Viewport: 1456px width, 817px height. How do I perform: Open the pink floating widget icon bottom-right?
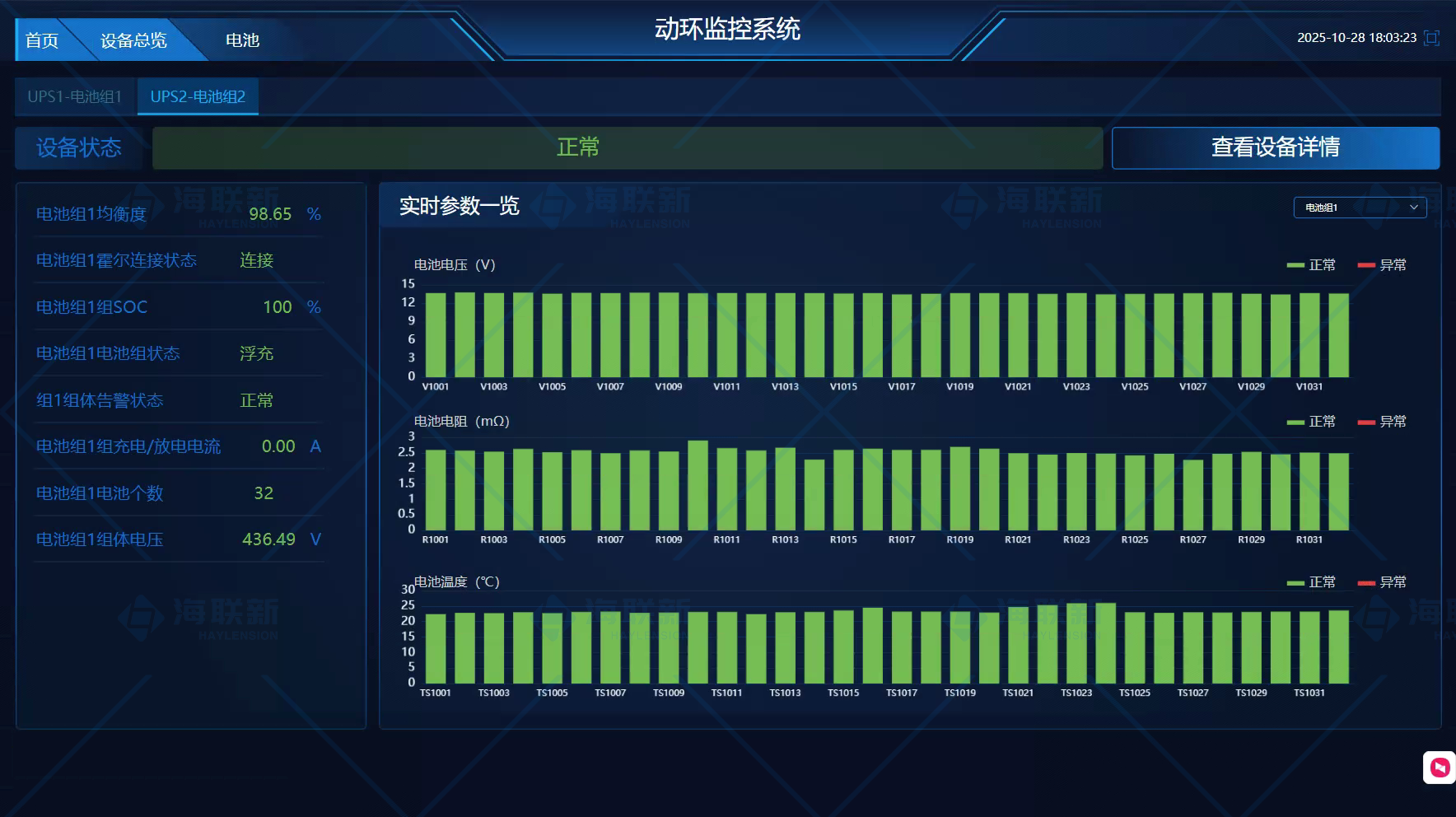click(x=1438, y=768)
